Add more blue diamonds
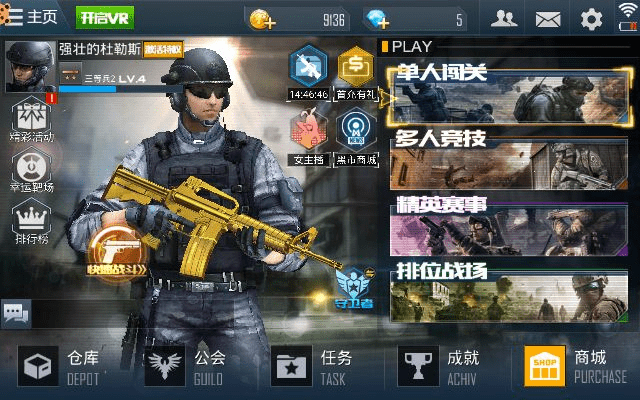This screenshot has width=640, height=400. 379,19
